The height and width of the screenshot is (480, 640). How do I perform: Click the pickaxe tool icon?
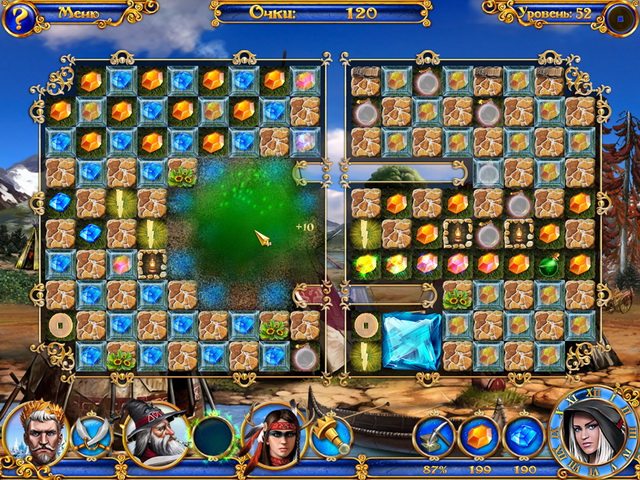pos(436,436)
